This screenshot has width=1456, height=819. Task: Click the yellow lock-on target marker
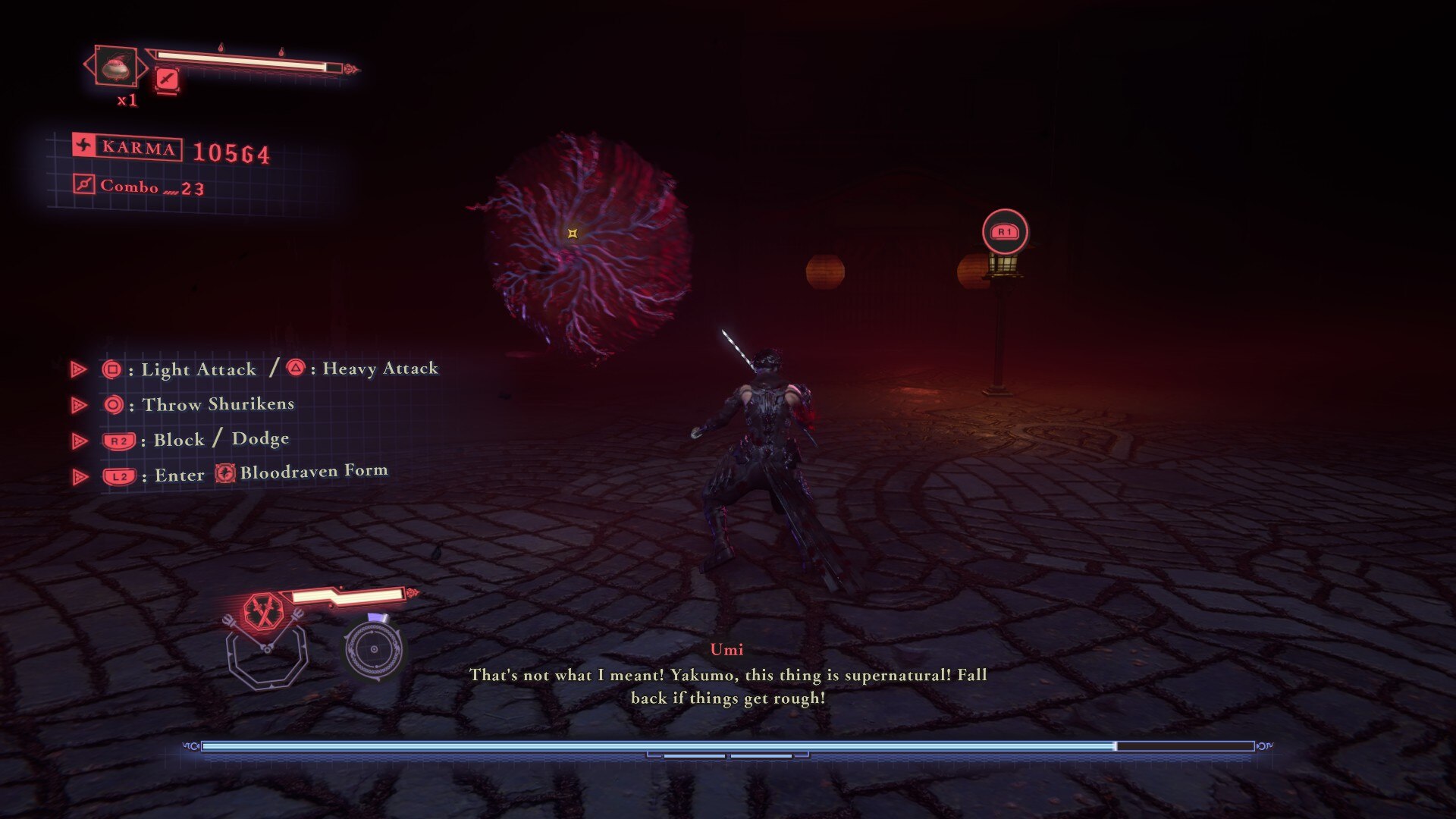573,234
